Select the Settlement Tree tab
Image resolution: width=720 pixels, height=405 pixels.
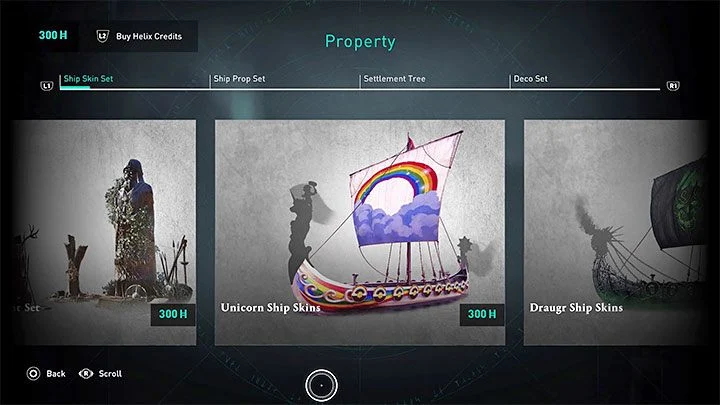point(394,79)
